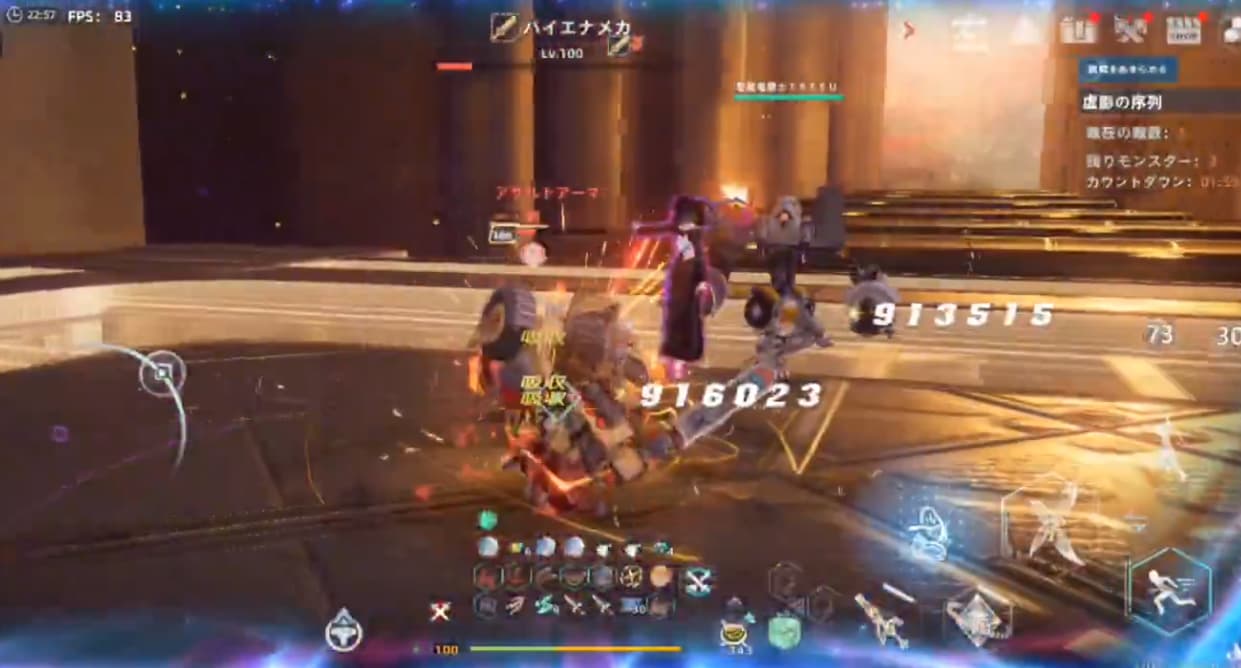Tap the green cube item slot

click(x=785, y=630)
